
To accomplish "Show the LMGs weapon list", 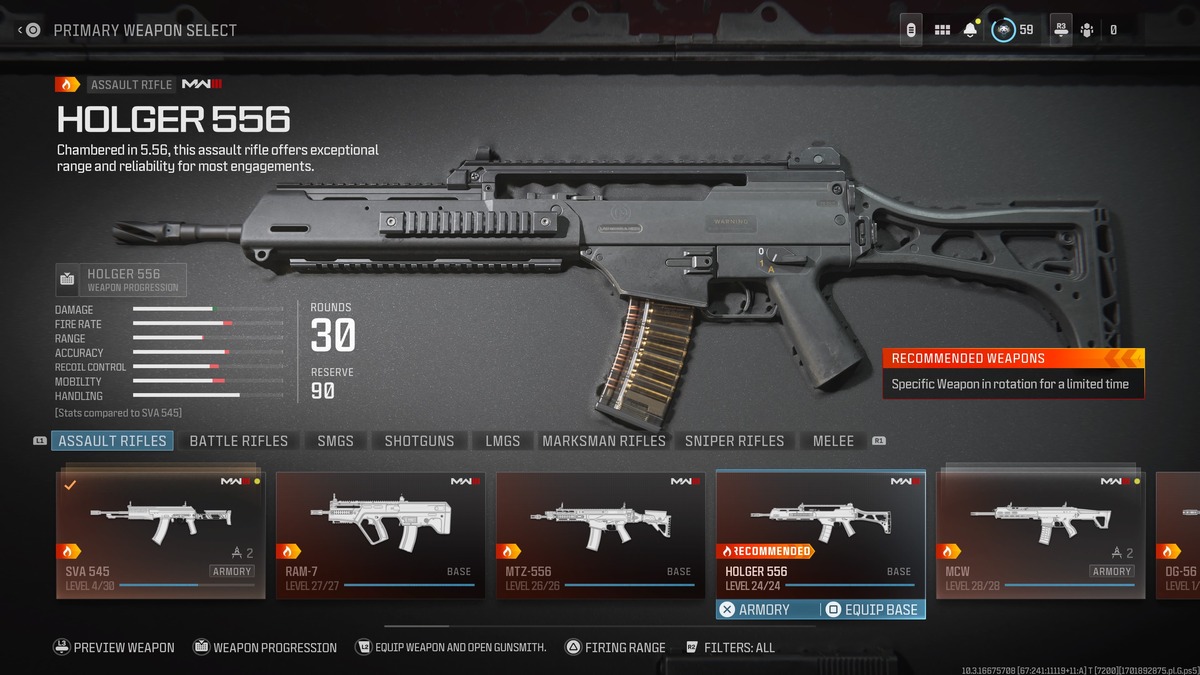I will click(502, 441).
